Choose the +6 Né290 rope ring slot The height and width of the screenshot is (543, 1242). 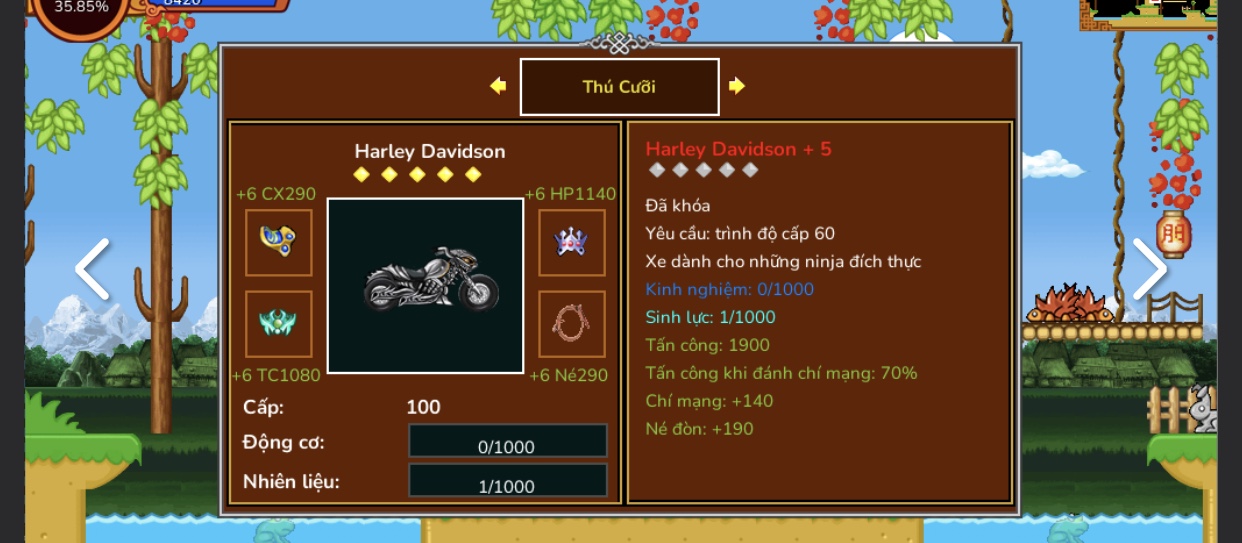[571, 324]
